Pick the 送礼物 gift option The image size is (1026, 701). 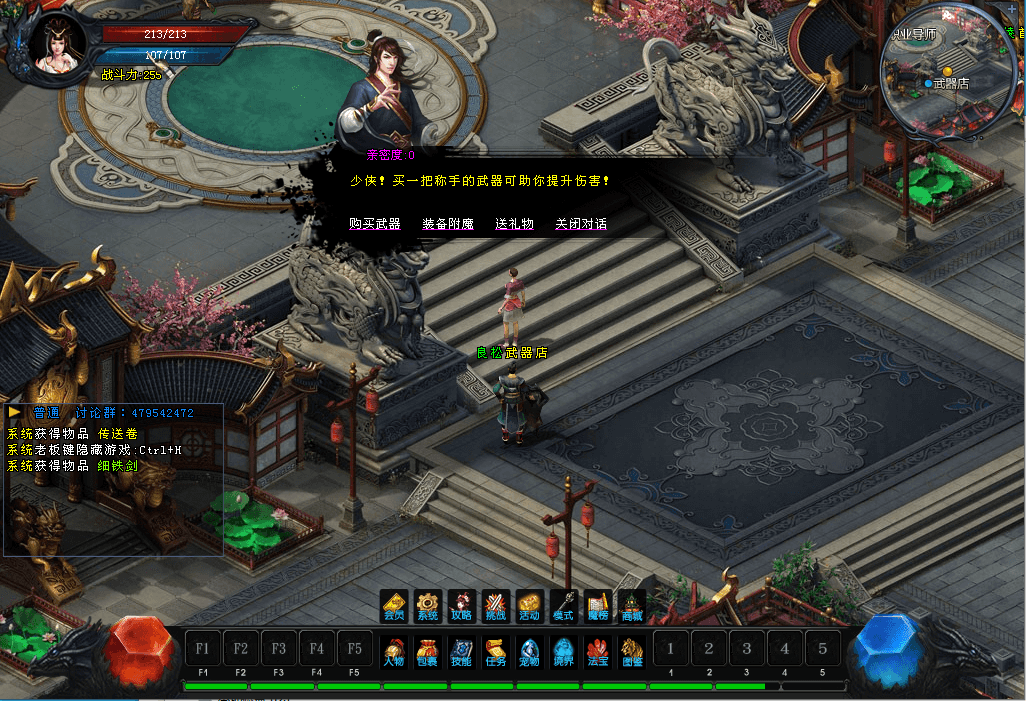(x=514, y=224)
